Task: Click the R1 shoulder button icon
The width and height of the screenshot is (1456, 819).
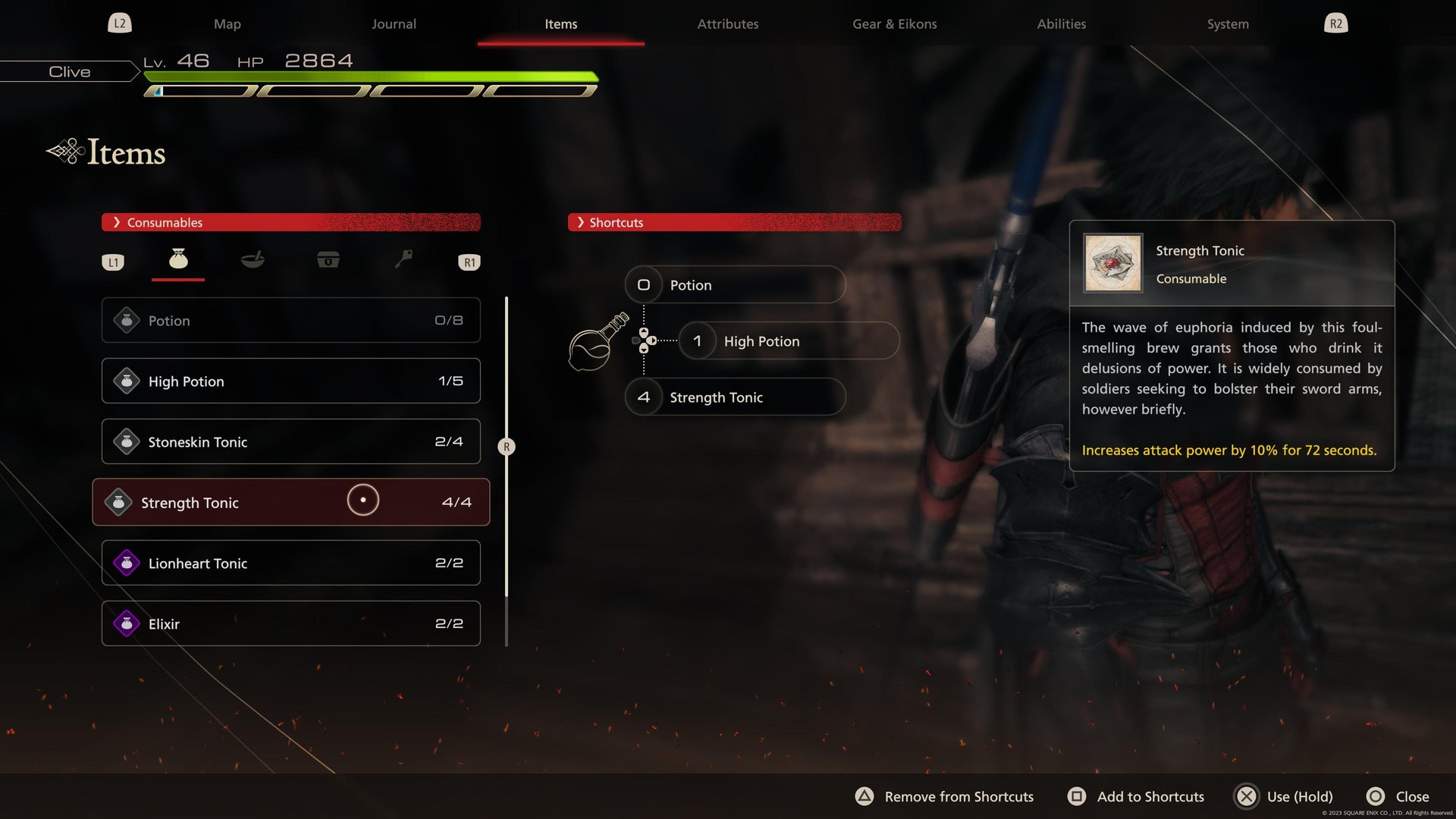Action: [x=469, y=262]
